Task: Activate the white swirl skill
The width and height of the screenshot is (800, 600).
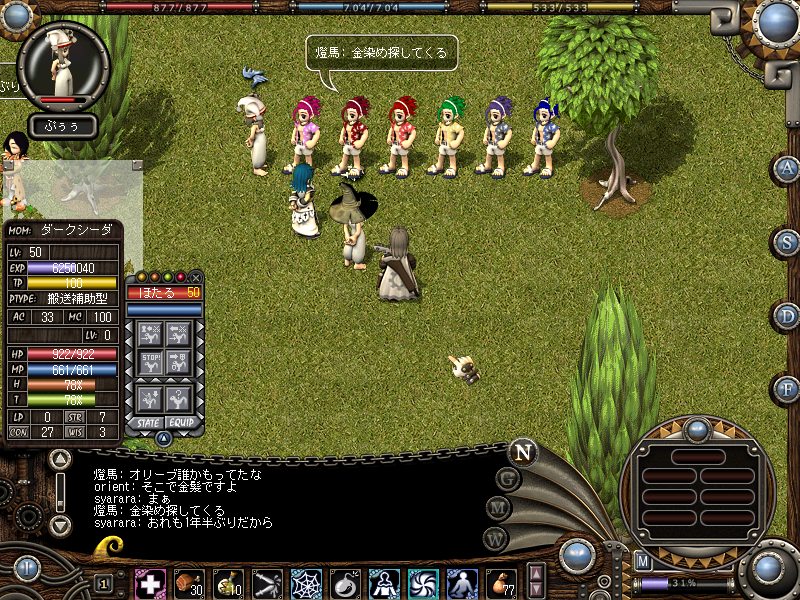Action: click(x=423, y=583)
